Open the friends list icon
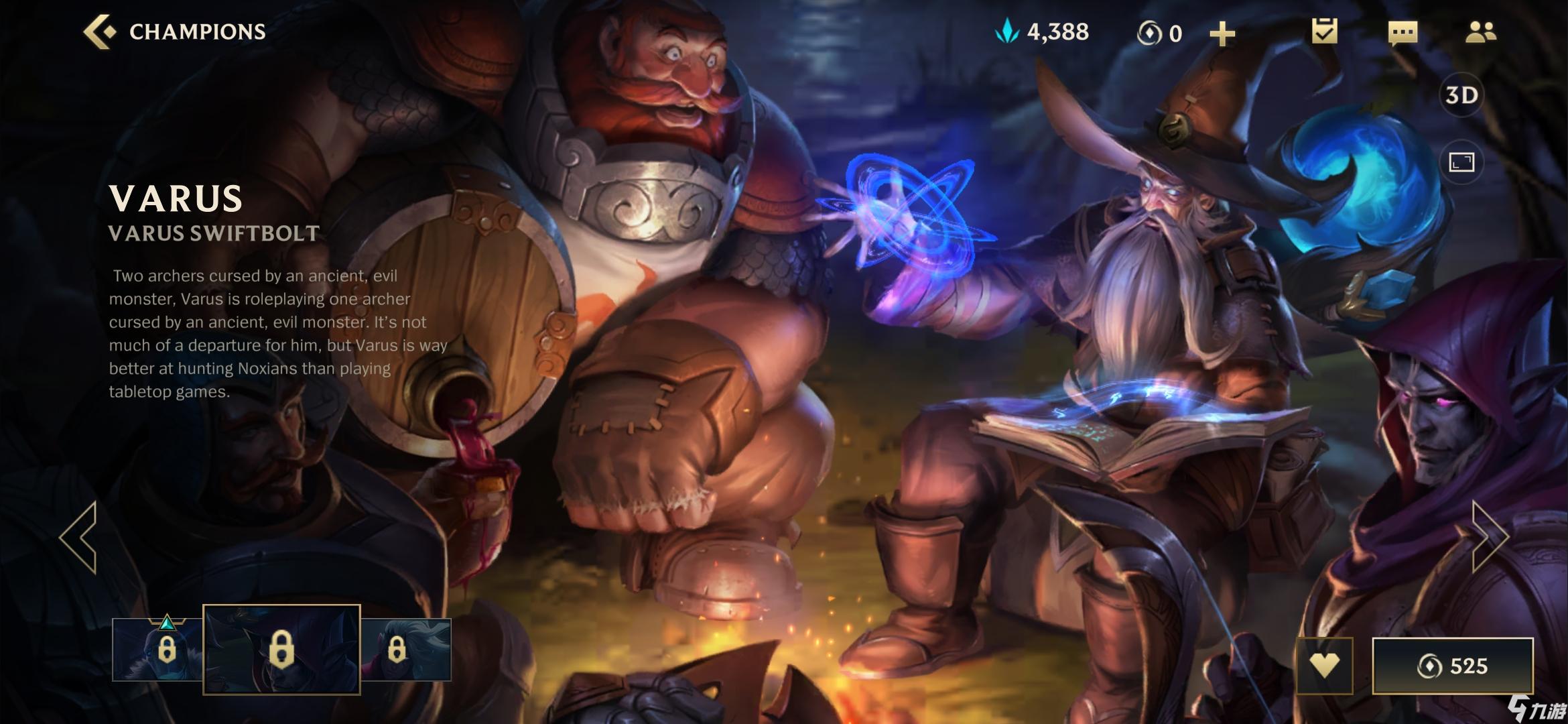 pyautogui.click(x=1480, y=32)
